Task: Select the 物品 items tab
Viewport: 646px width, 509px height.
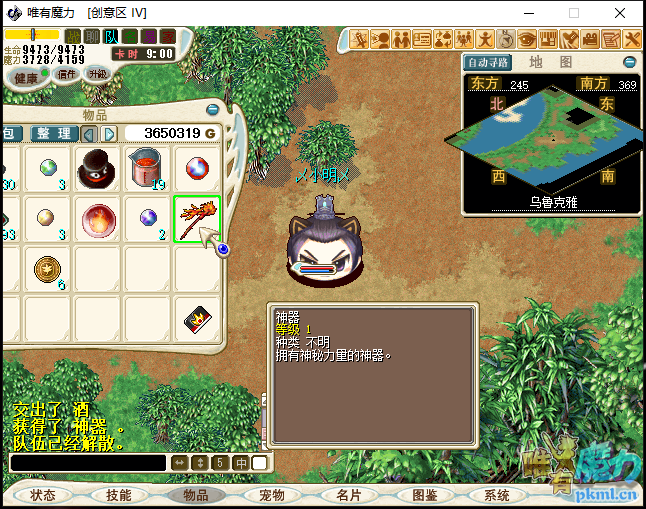Action: coord(195,495)
